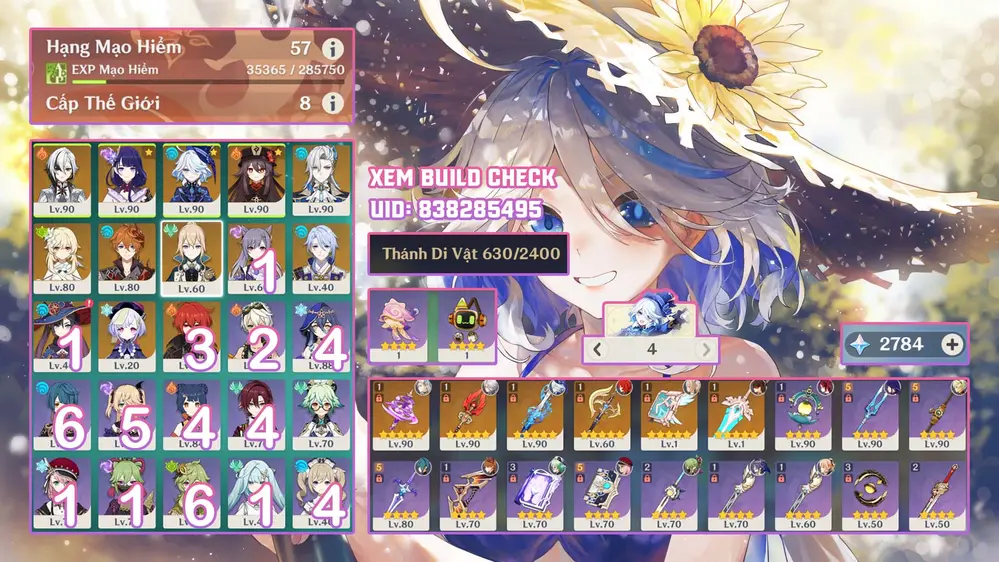
Task: Click the right arrow beside number 4
Action: (706, 349)
